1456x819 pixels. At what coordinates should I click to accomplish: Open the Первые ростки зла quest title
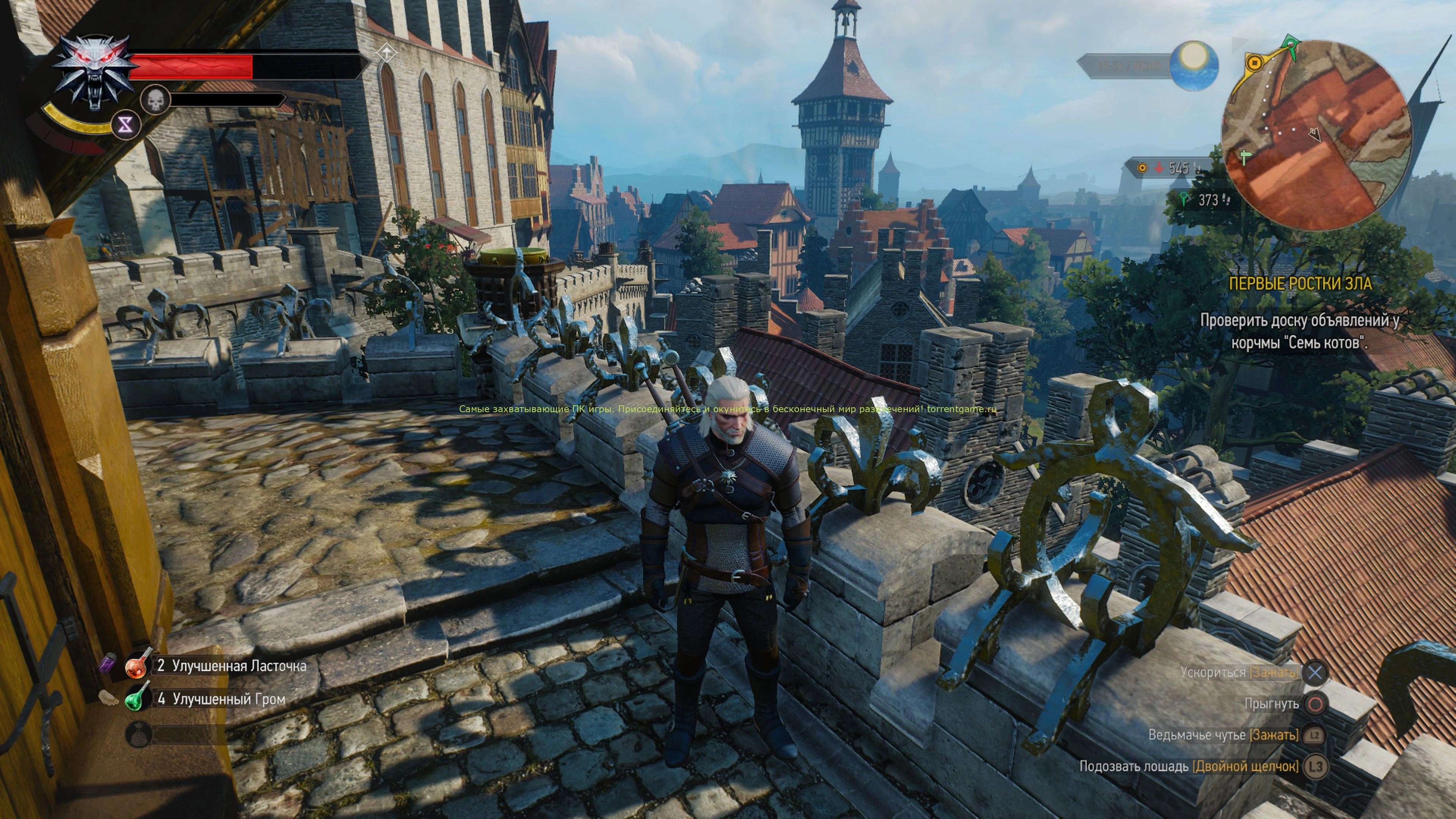1300,284
